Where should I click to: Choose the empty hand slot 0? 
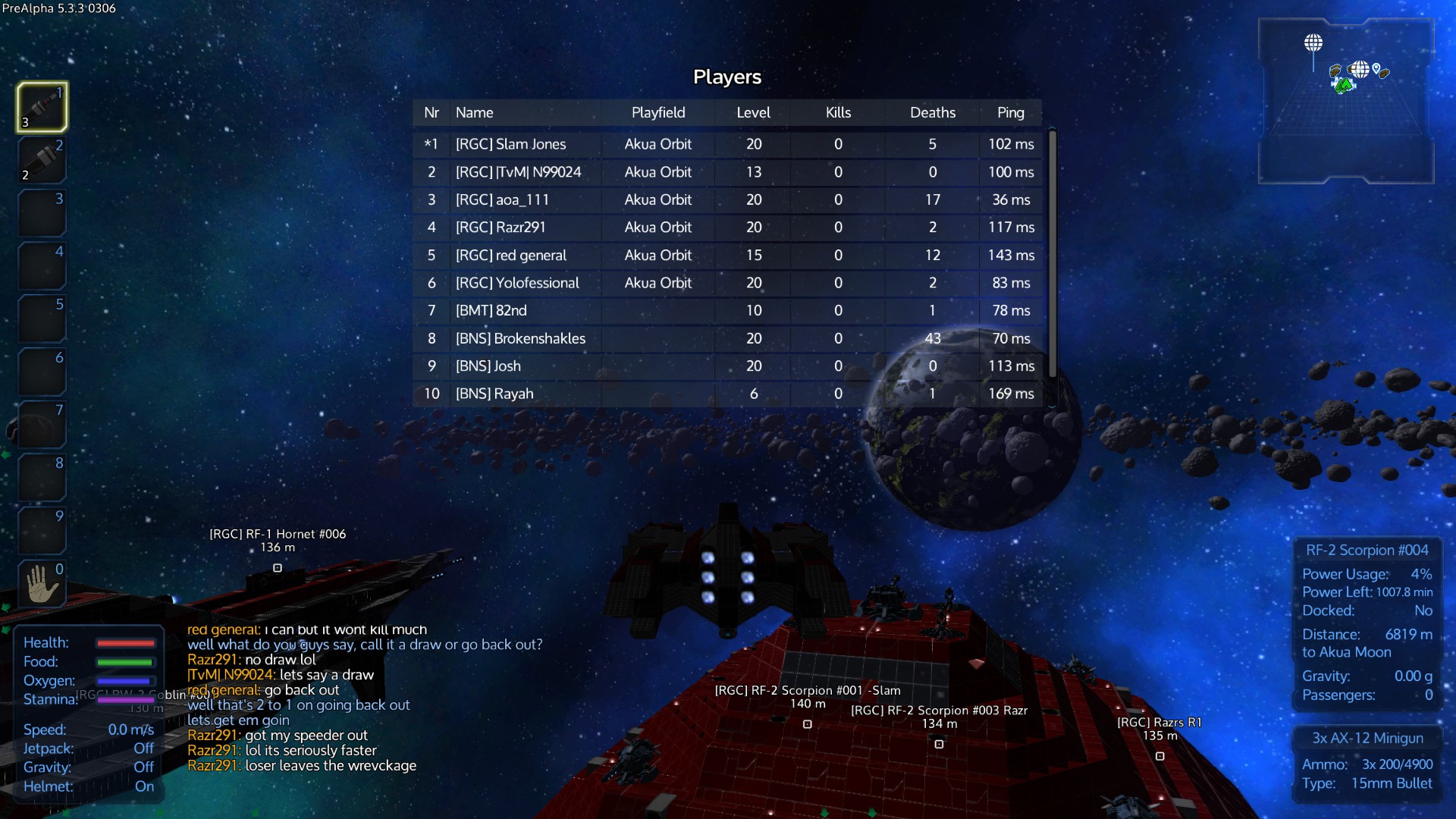tap(42, 584)
